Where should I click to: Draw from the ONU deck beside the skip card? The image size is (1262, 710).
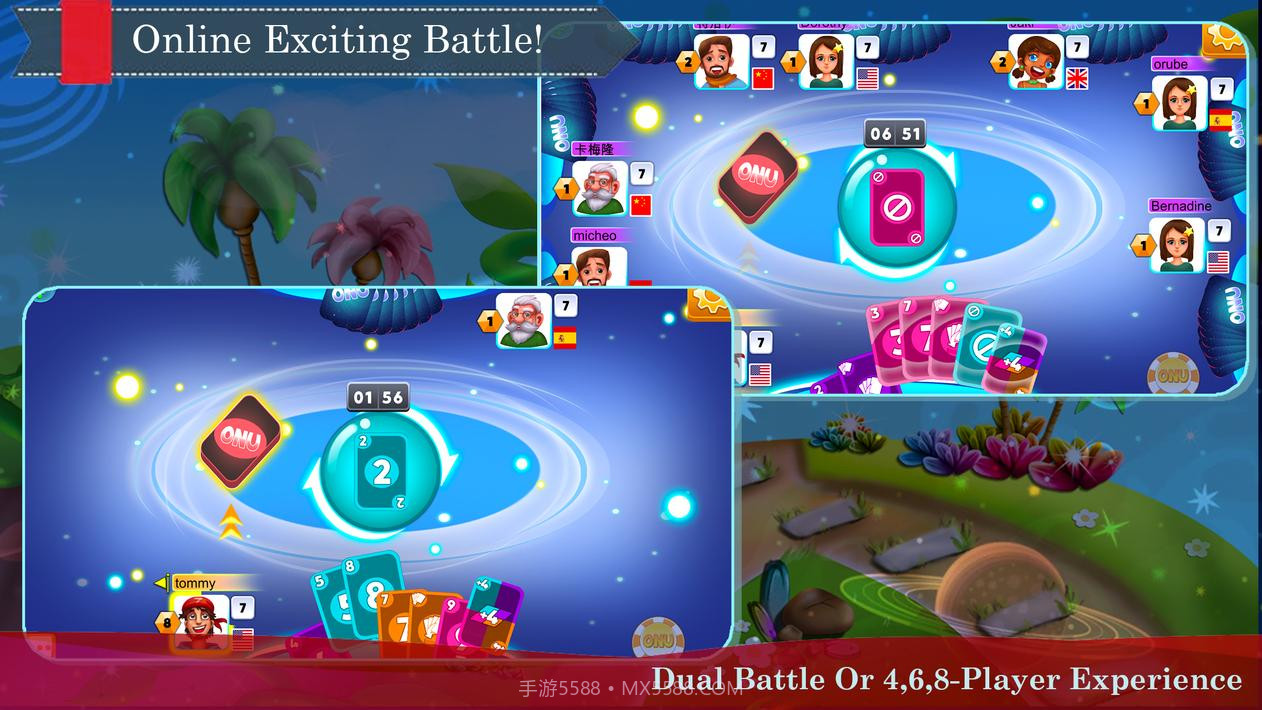pos(758,176)
